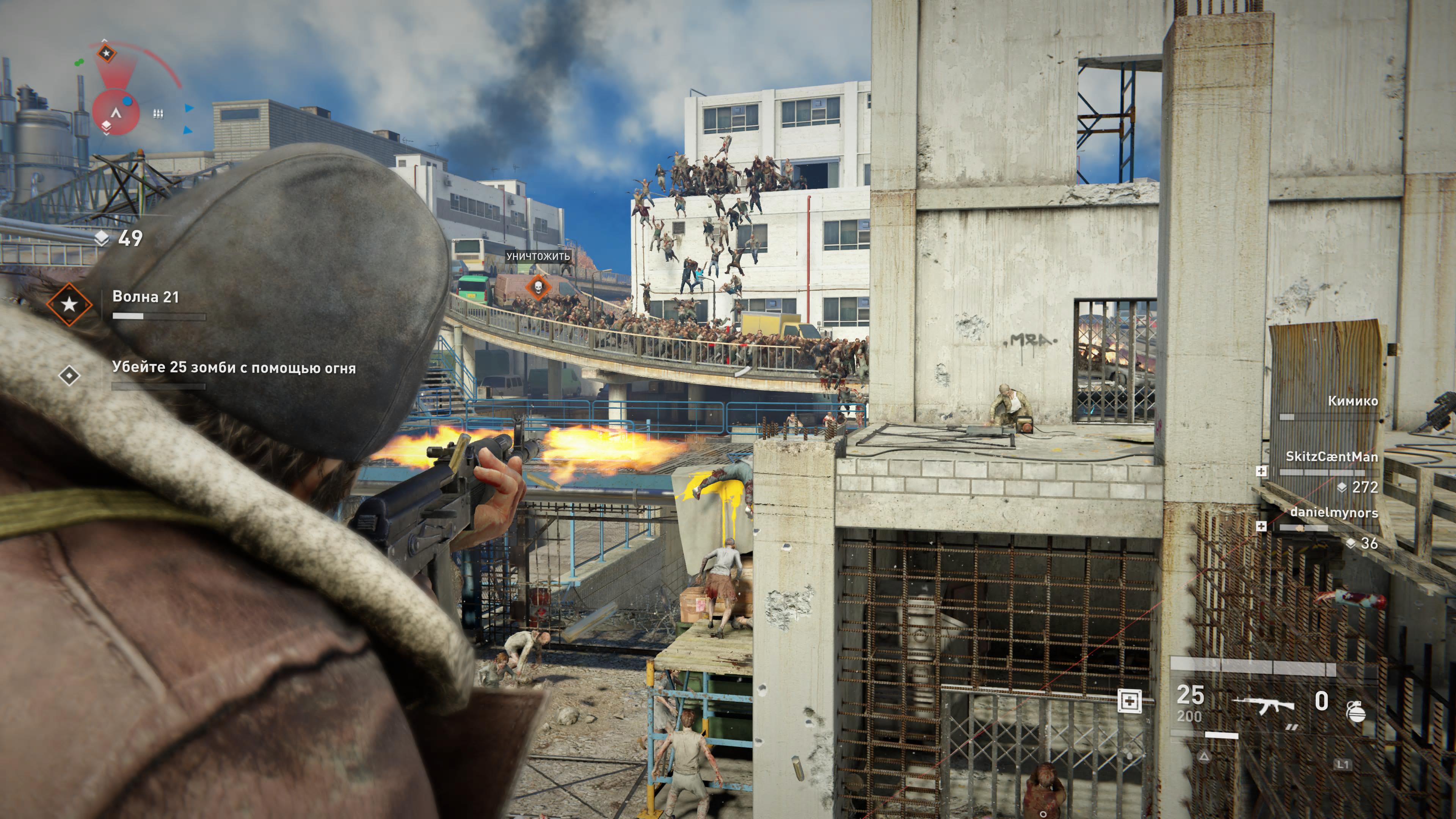Viewport: 1456px width, 819px height.
Task: Select the assault rifle weapon icon
Action: pyautogui.click(x=1264, y=705)
